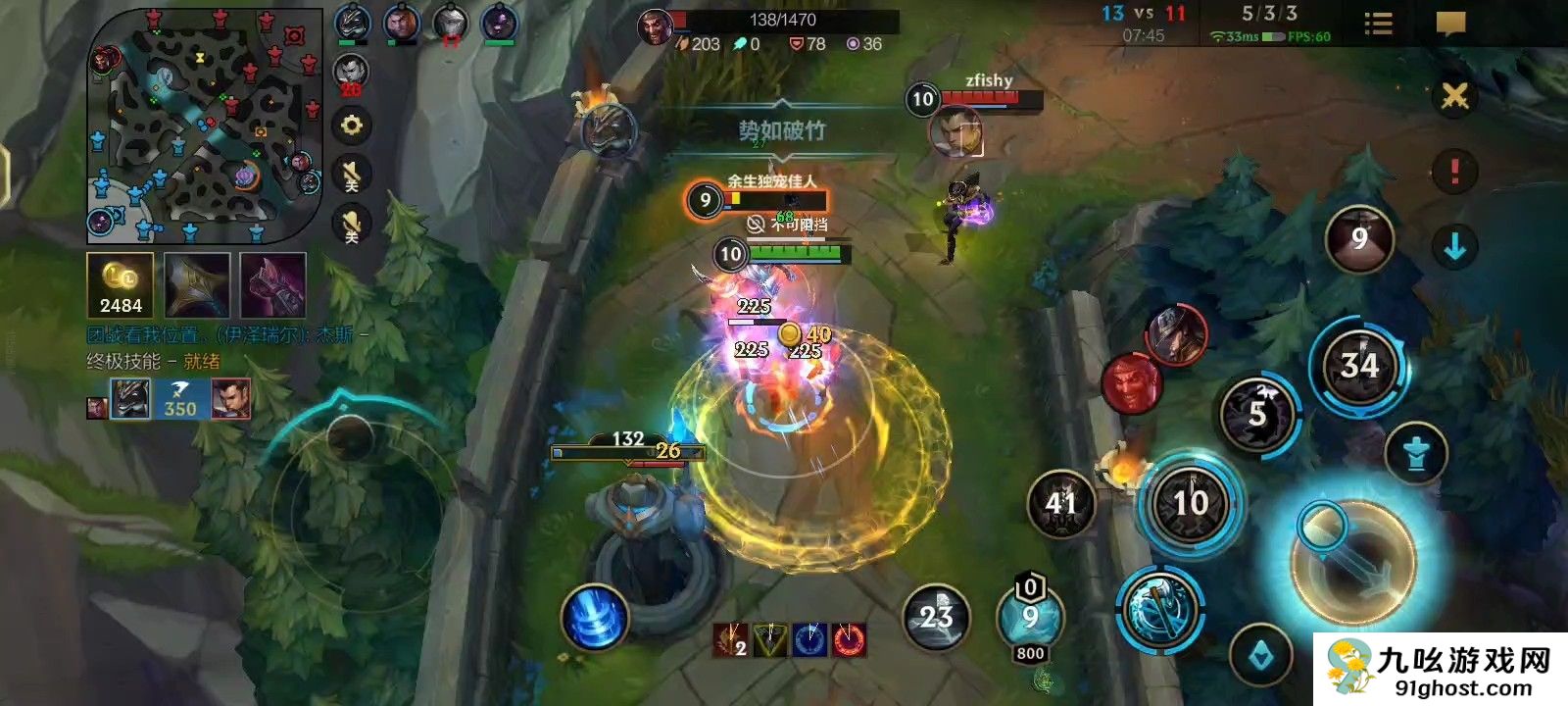Activate the ability showing 34 cooldown

(1359, 367)
